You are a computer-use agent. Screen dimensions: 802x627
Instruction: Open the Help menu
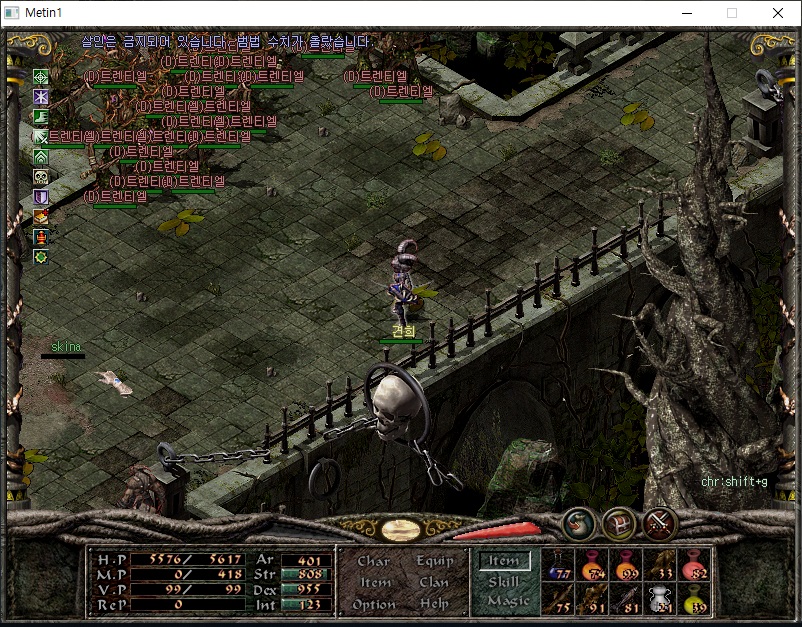434,604
